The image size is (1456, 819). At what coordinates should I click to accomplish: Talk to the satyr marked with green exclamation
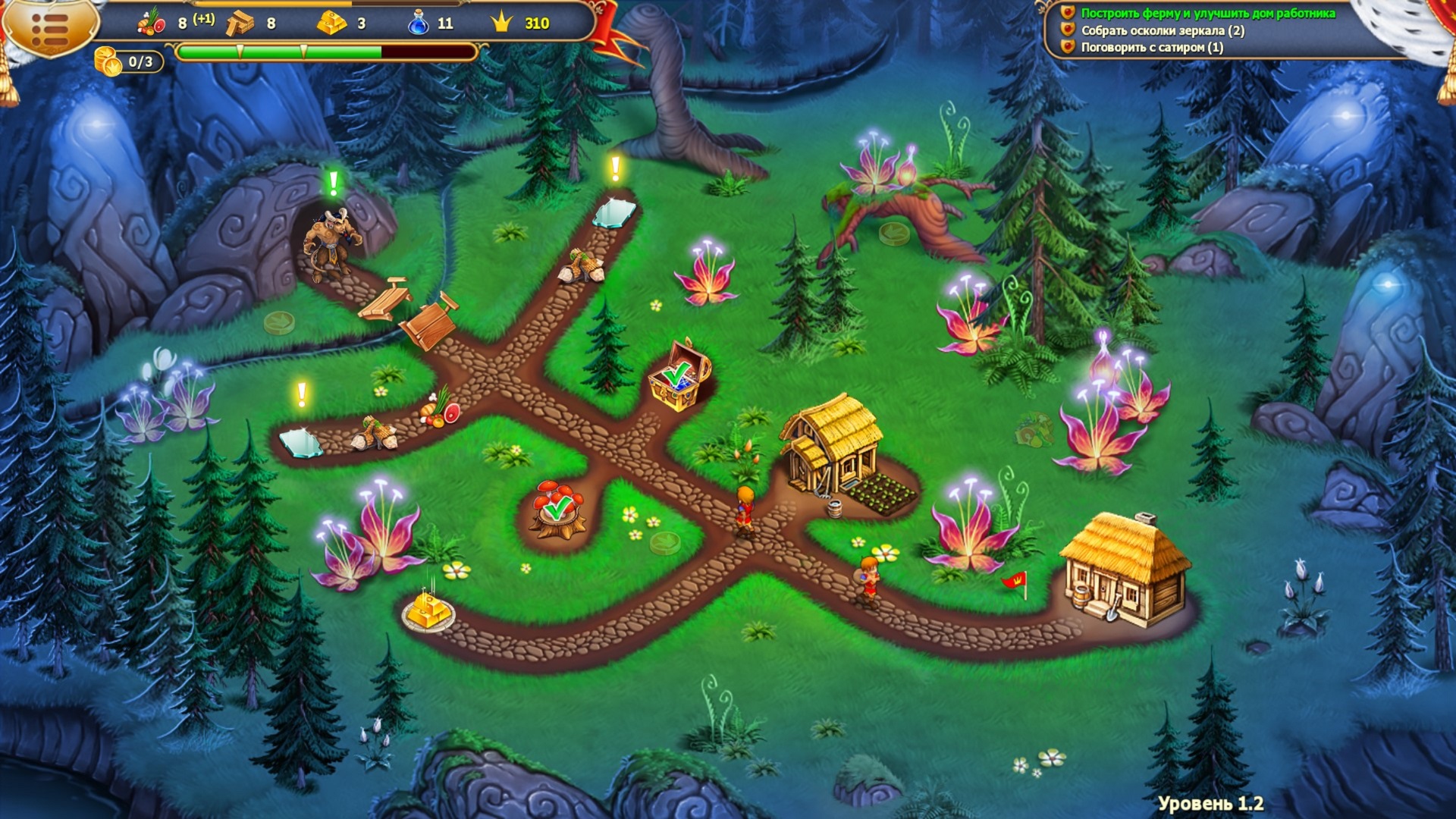click(331, 241)
